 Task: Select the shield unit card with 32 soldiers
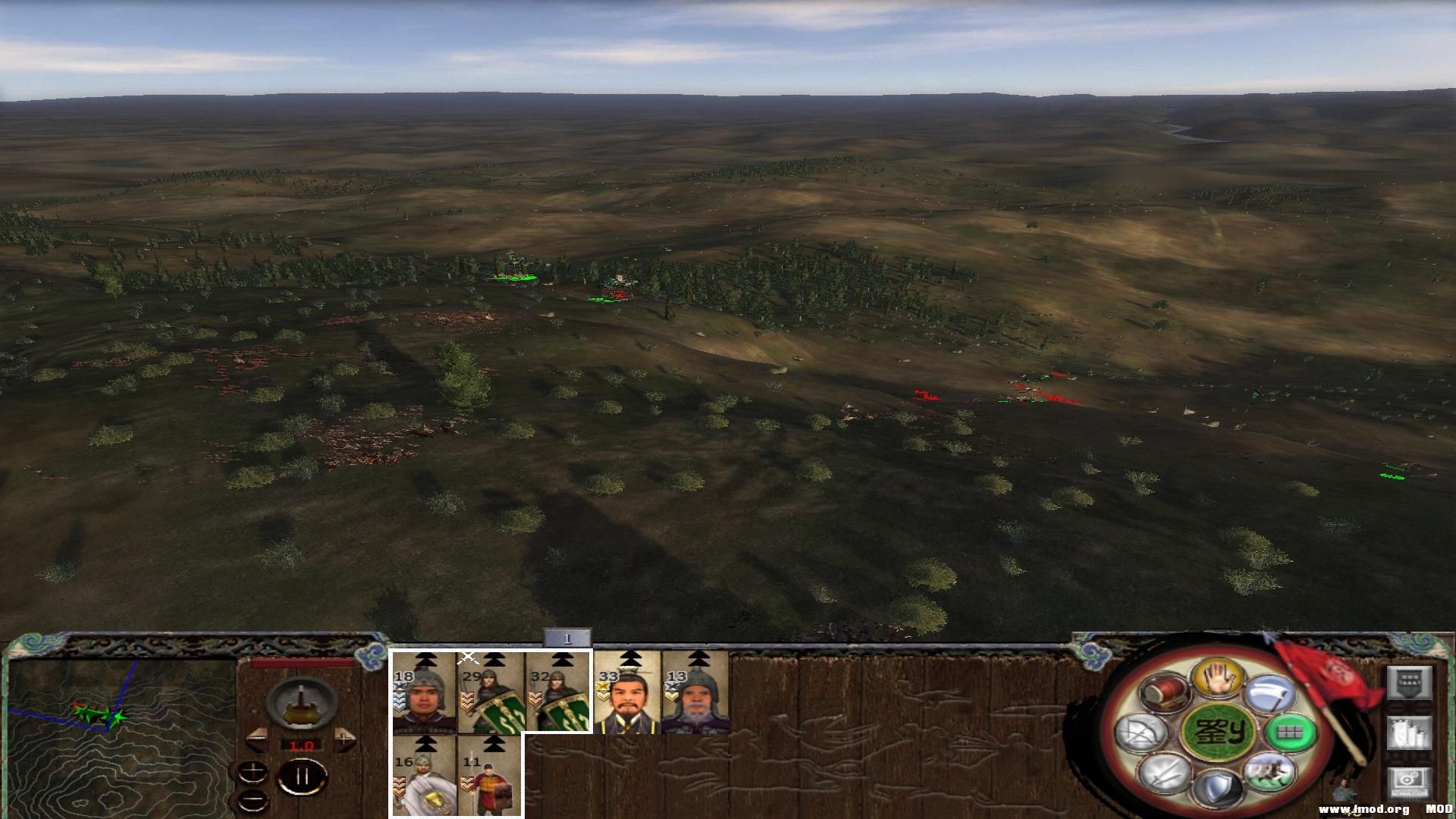coord(559,693)
